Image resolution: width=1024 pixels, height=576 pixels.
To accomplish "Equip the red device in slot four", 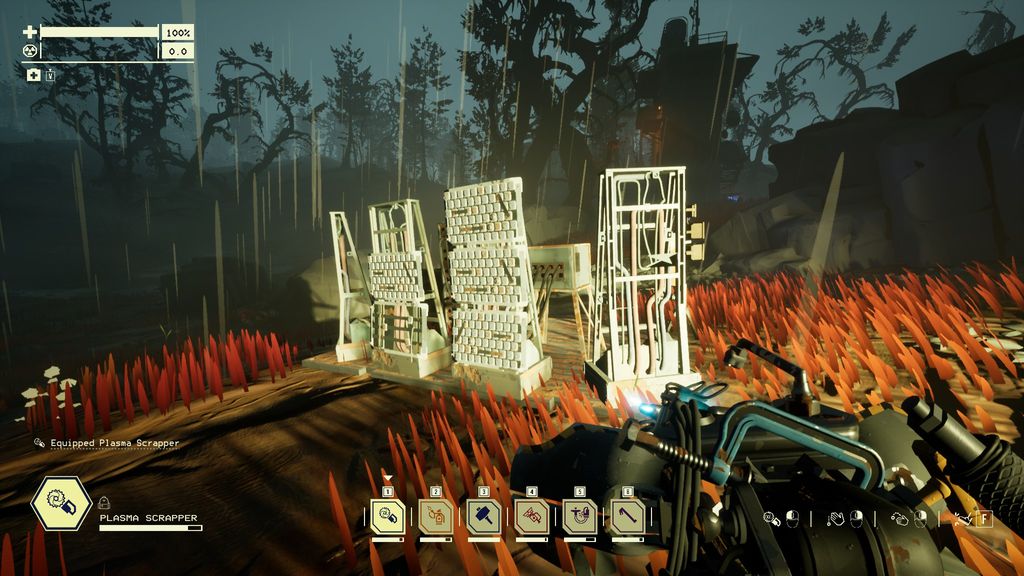I will pos(532,516).
